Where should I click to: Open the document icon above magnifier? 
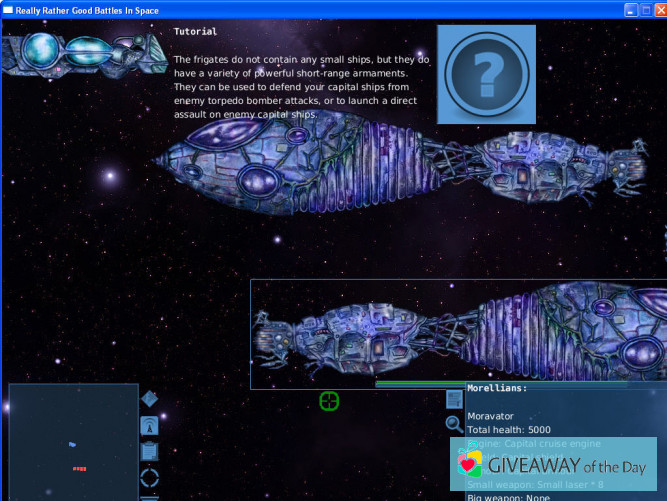click(x=454, y=399)
